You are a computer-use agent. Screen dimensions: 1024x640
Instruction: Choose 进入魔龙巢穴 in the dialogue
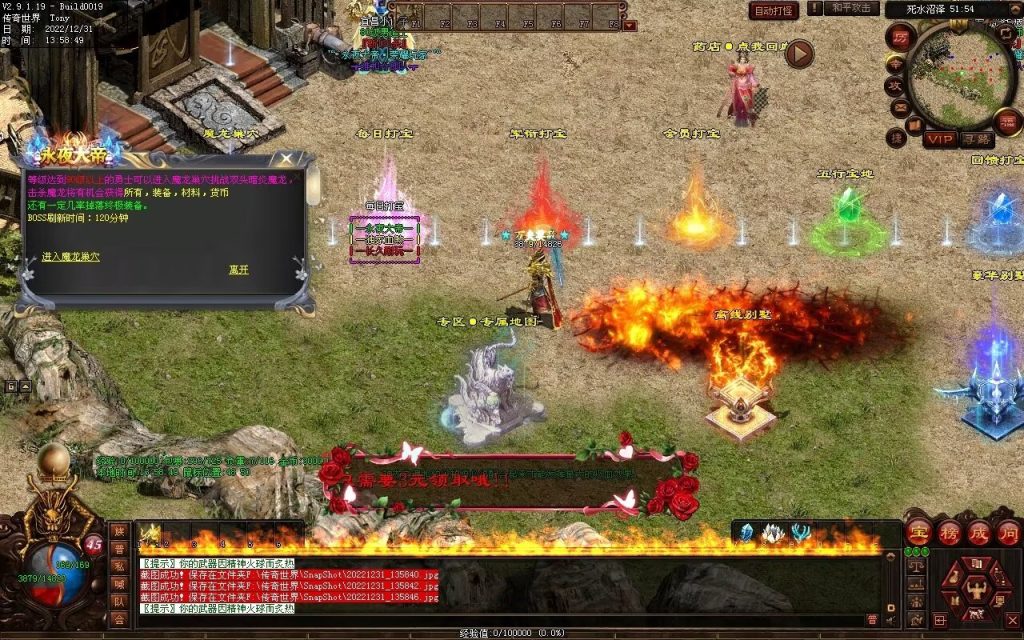click(x=71, y=257)
